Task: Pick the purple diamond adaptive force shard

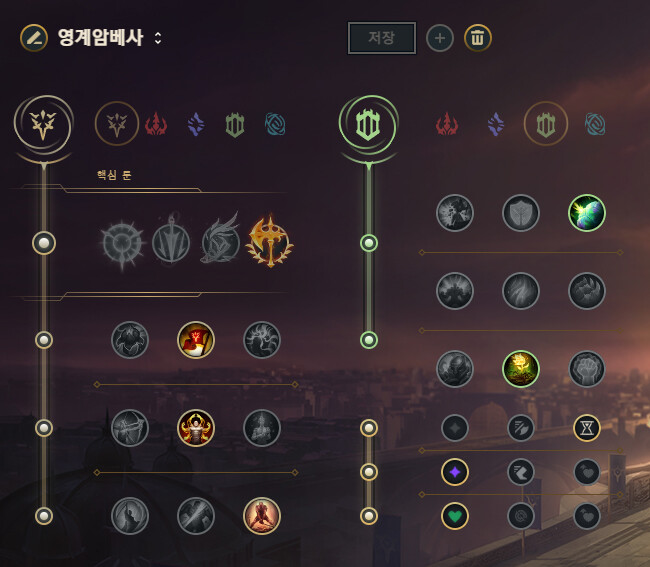Action: 455,472
